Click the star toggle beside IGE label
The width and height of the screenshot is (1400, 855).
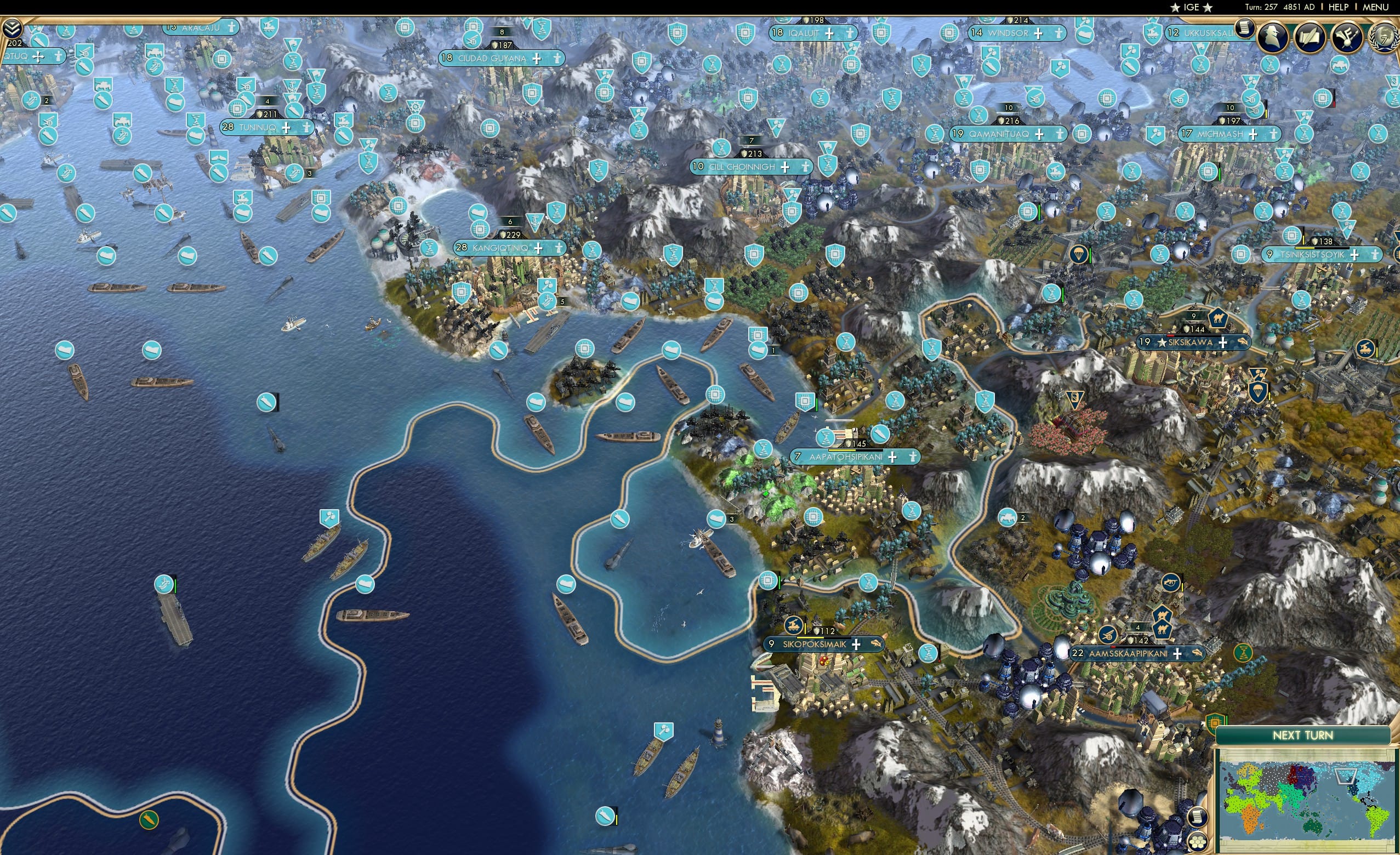pyautogui.click(x=1176, y=7)
